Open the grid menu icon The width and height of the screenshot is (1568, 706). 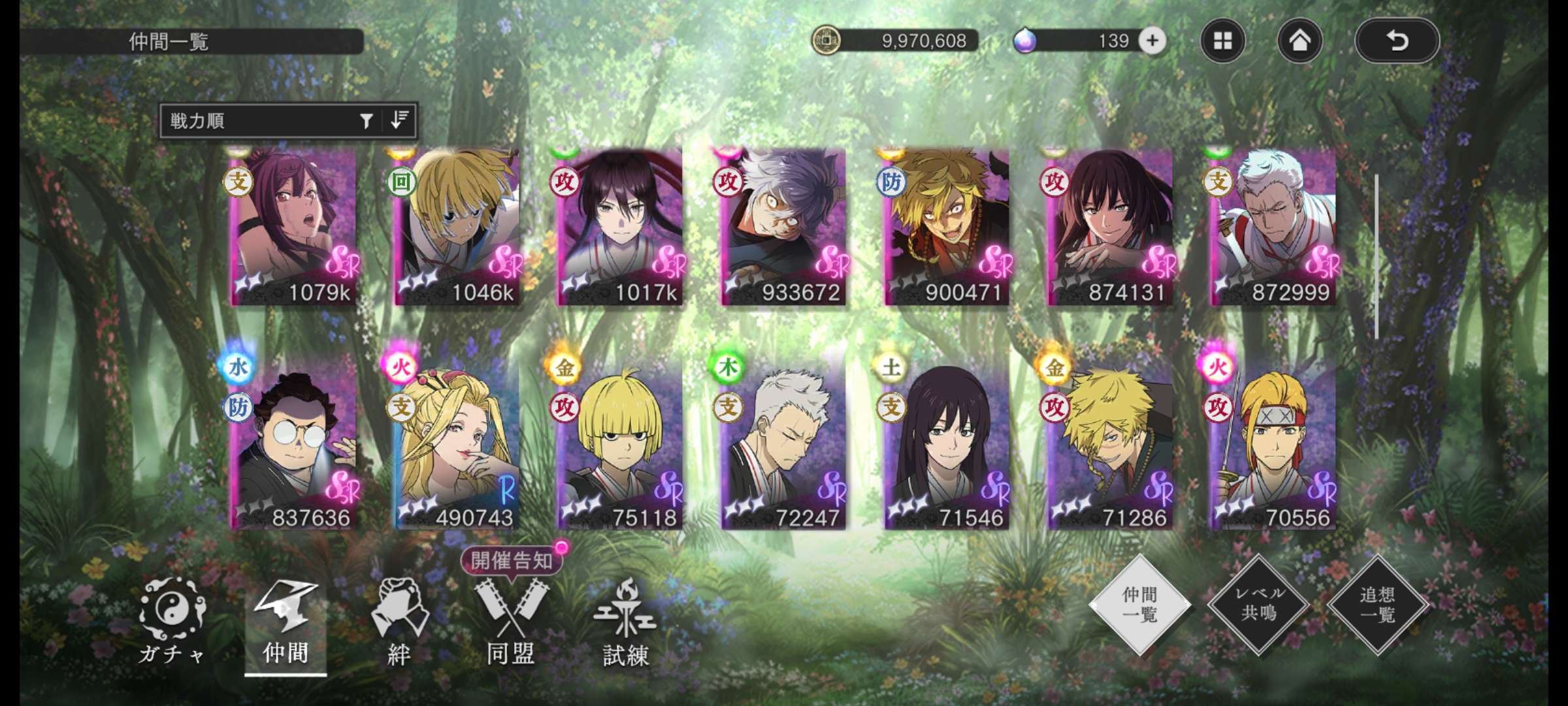point(1222,41)
